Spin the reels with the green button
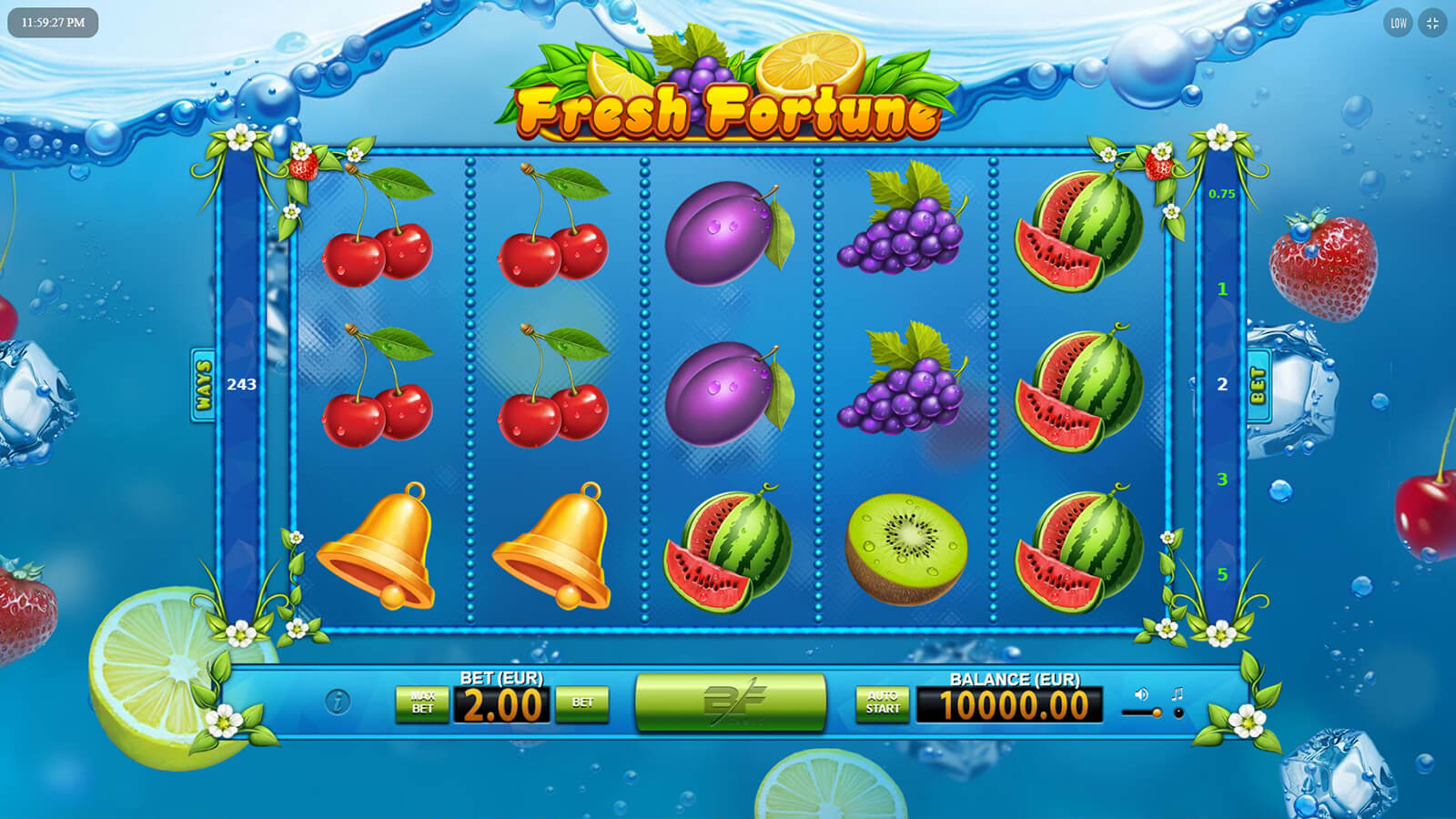 coord(730,702)
